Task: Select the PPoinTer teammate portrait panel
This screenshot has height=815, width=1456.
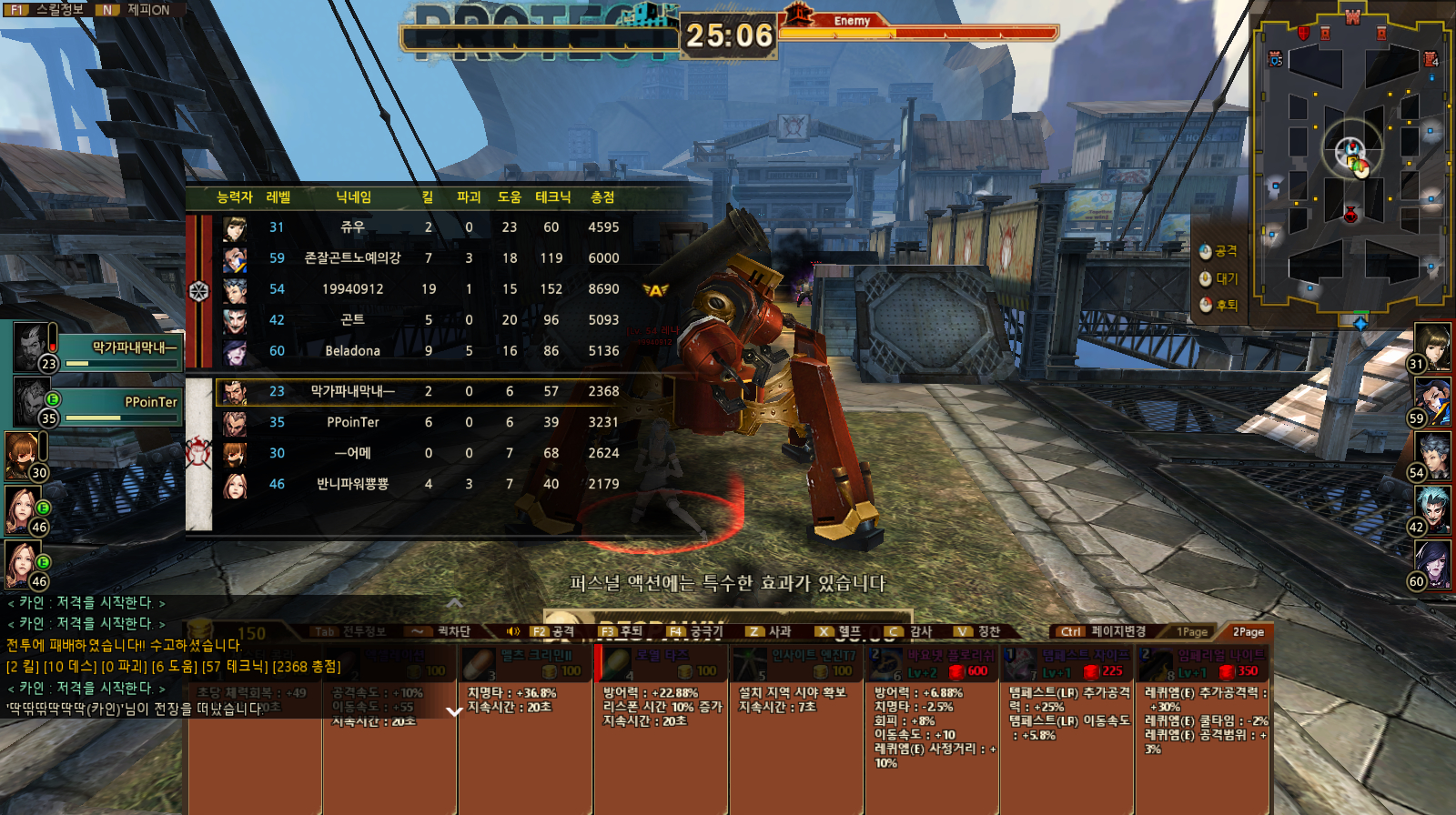Action: (97, 403)
